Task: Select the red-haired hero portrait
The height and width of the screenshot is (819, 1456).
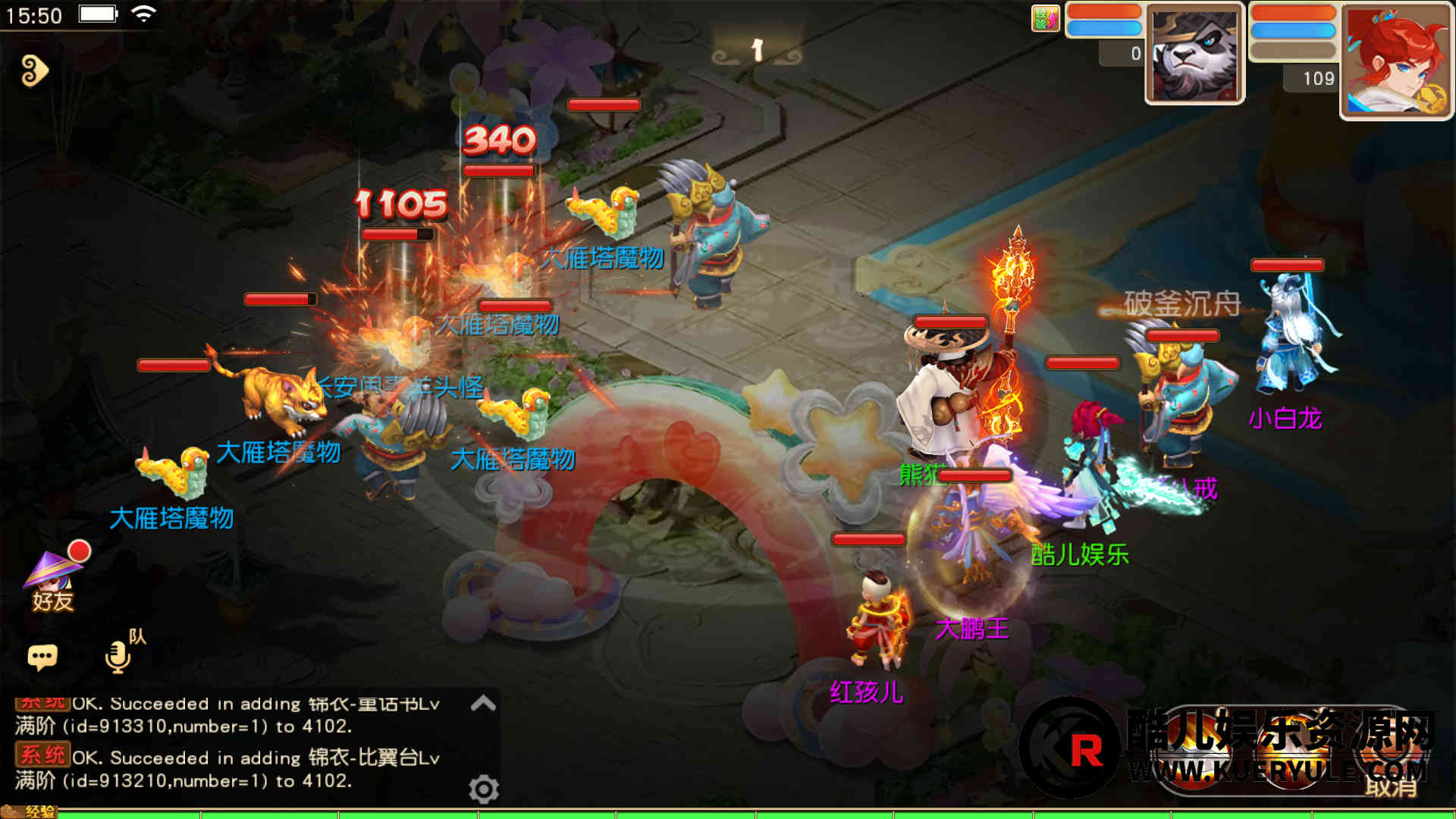Action: (1395, 61)
